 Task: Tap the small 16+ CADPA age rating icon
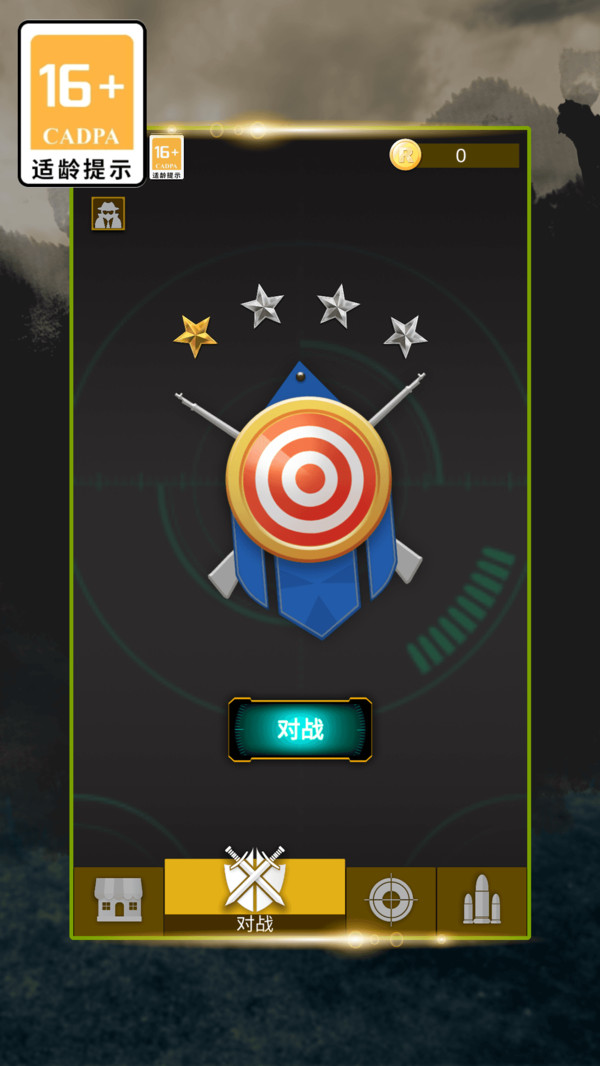tap(167, 157)
